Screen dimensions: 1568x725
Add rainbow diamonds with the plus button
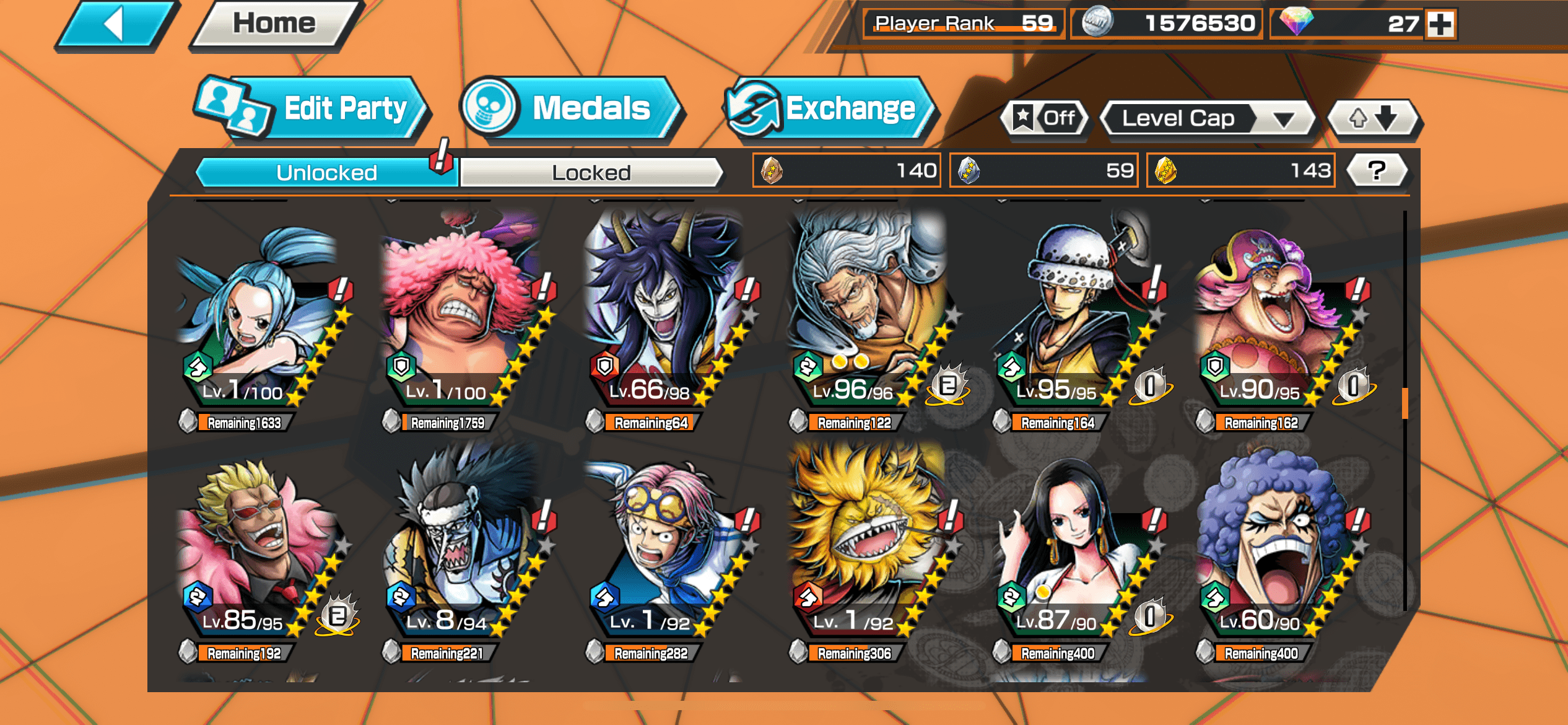pyautogui.click(x=1440, y=25)
